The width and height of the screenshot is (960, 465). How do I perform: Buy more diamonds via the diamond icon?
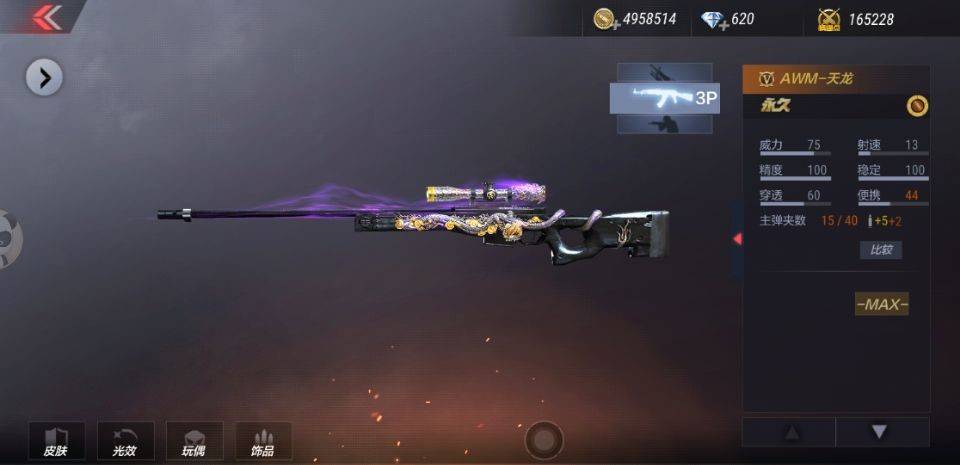click(713, 19)
